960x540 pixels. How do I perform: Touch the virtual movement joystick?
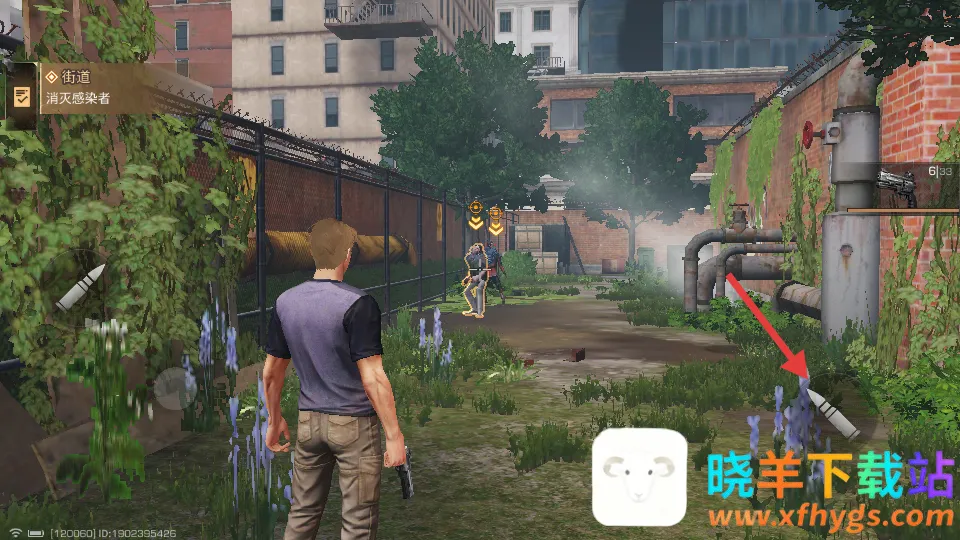pos(176,388)
